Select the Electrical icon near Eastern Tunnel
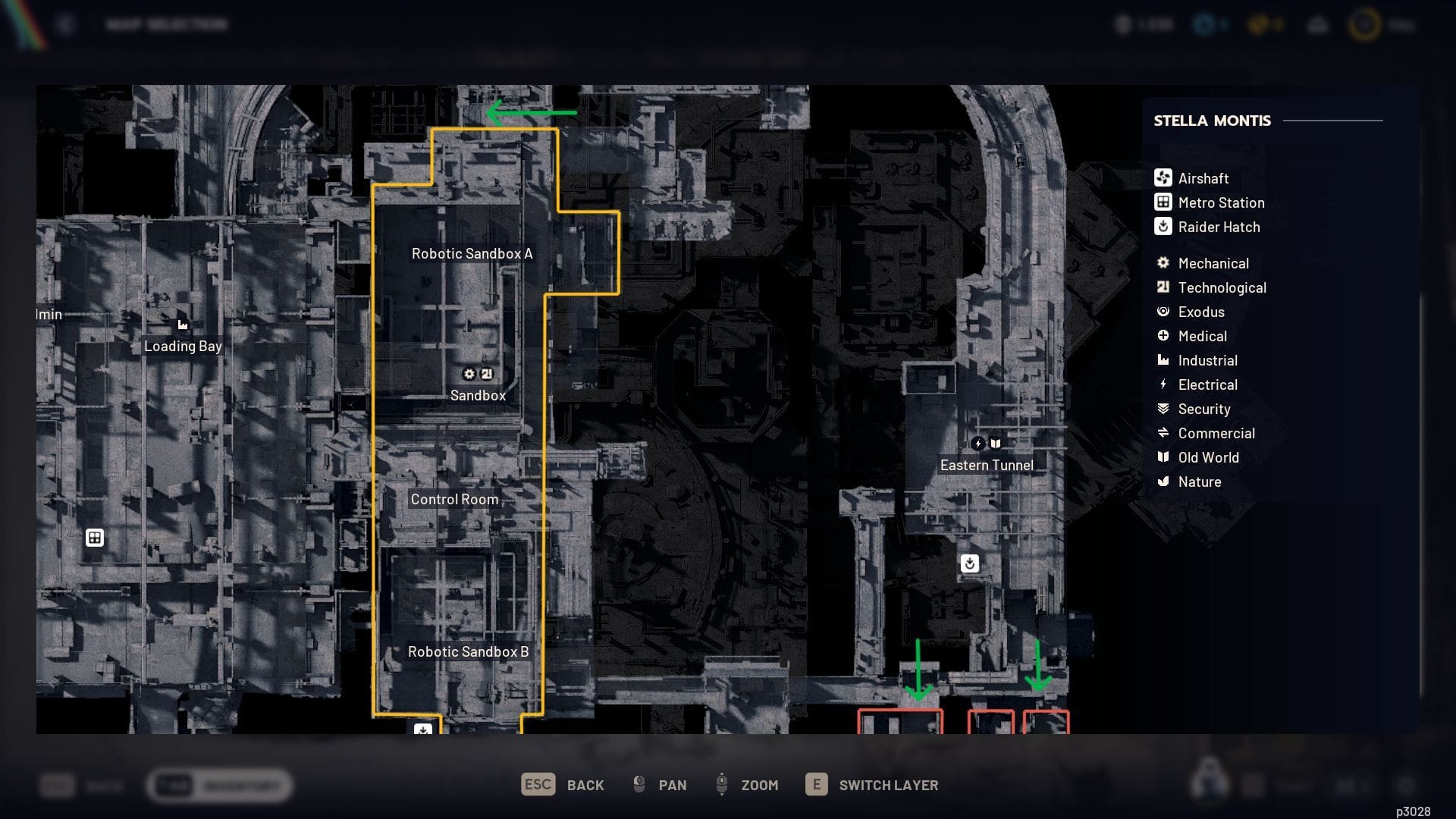The image size is (1456, 819). (979, 444)
